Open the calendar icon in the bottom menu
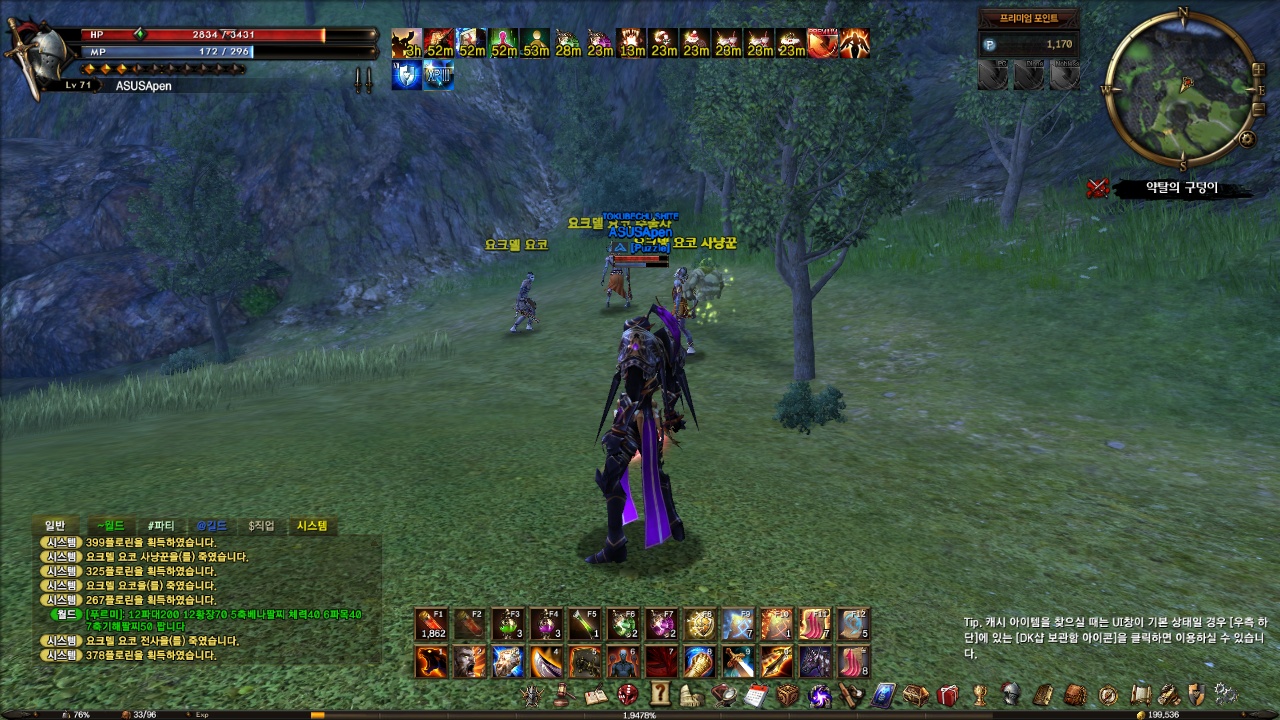Viewport: 1280px width, 720px height. [x=756, y=694]
